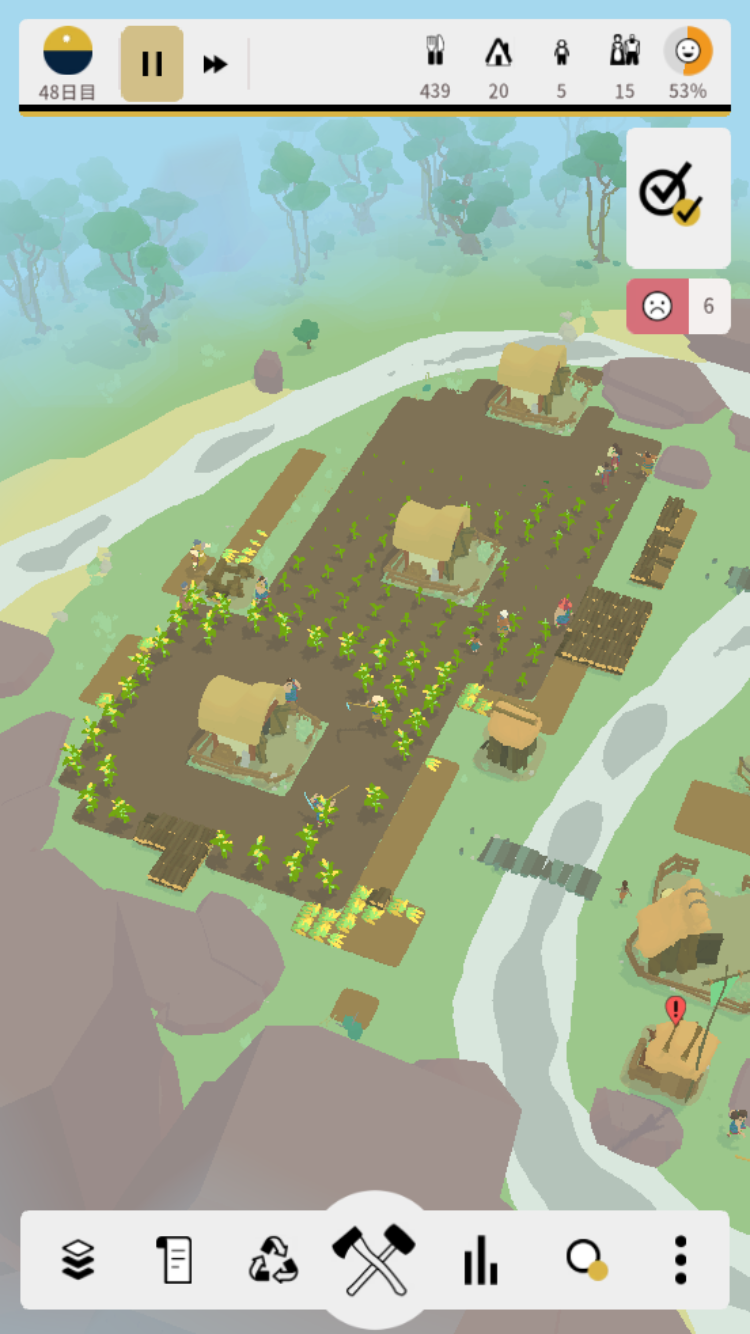
Task: Pause the game simulation
Action: tap(152, 64)
